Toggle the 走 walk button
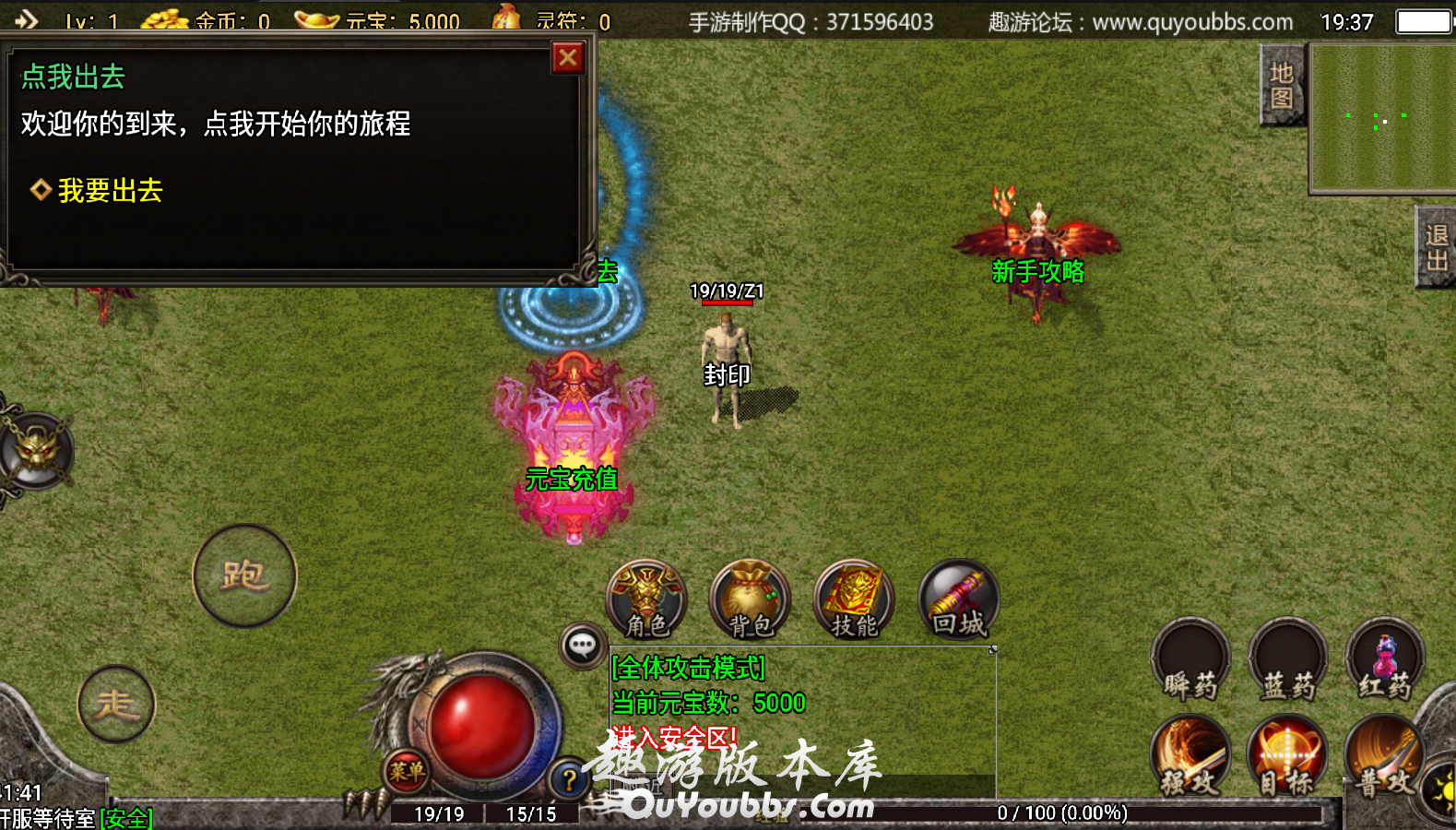The height and width of the screenshot is (830, 1456). pos(116,705)
